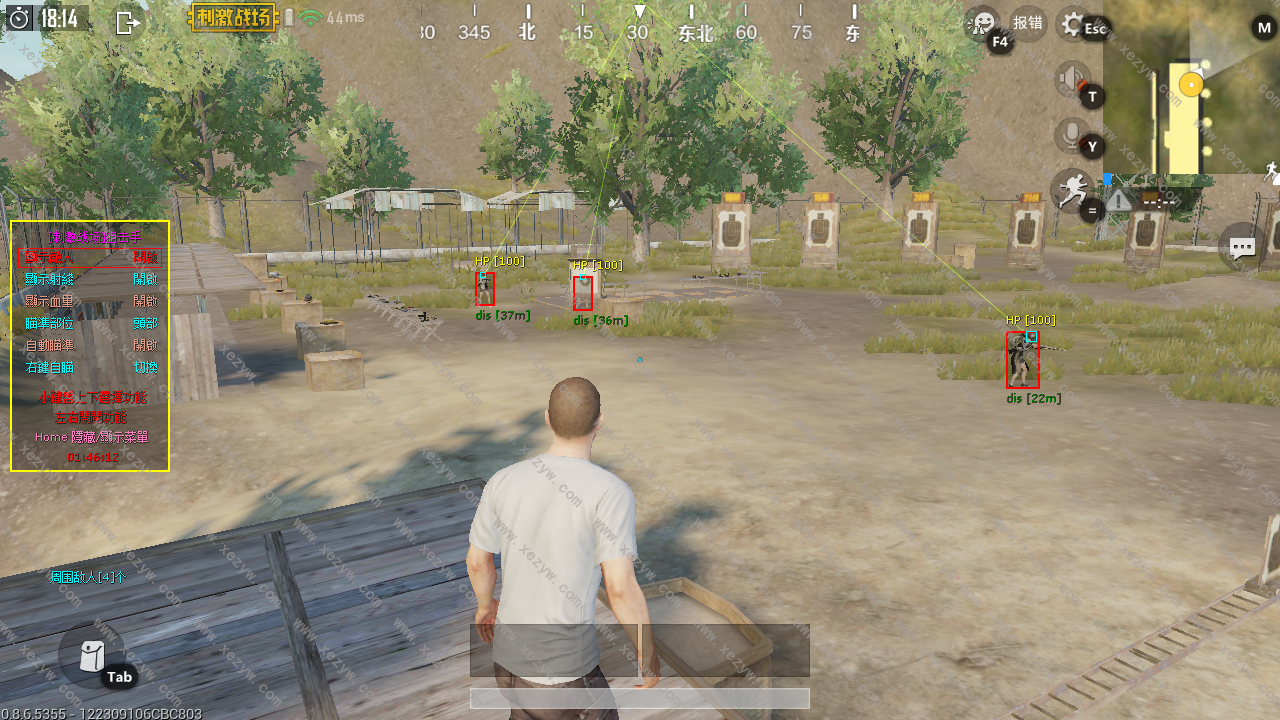Toggle the speaker voice output icon
The height and width of the screenshot is (720, 1280).
[x=1072, y=79]
